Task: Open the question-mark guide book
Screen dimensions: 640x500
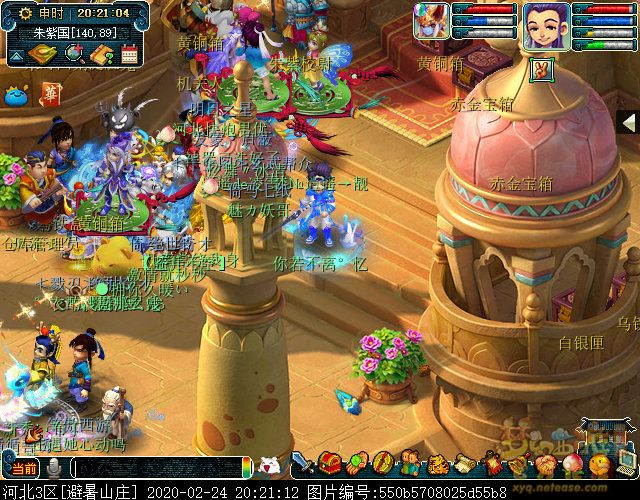Action: point(102,54)
